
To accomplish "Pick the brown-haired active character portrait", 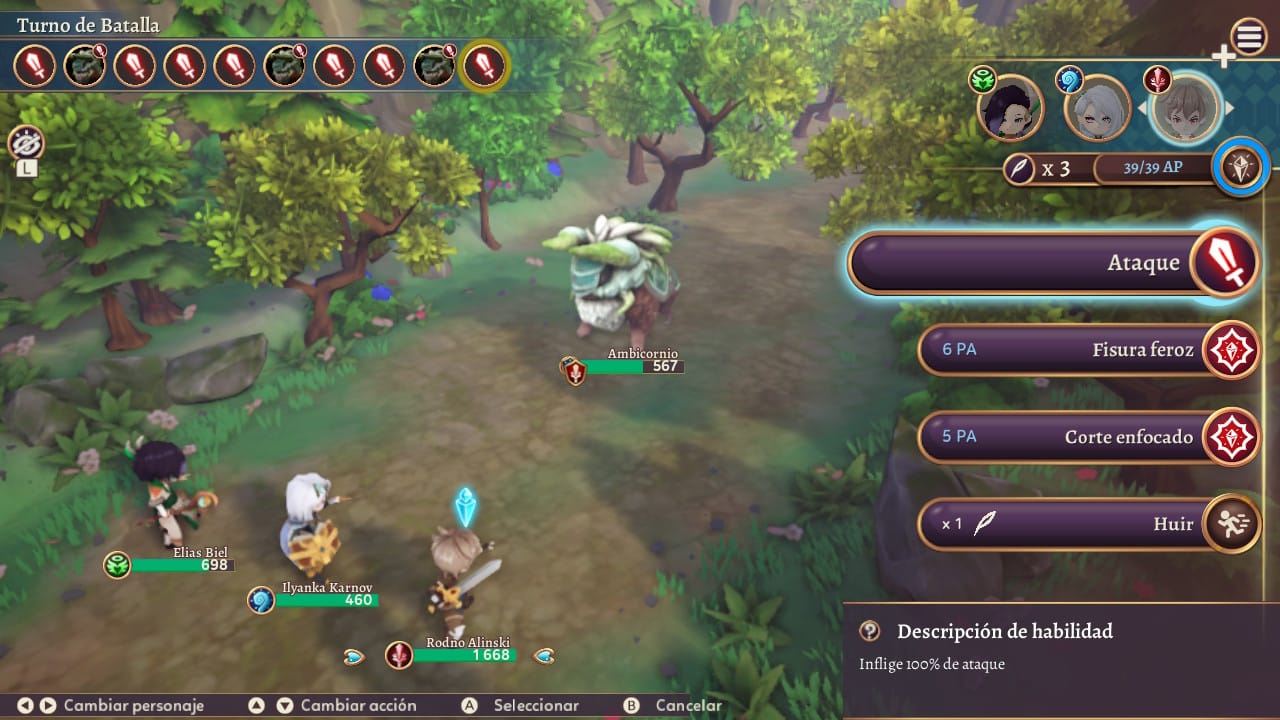I will pyautogui.click(x=1185, y=107).
